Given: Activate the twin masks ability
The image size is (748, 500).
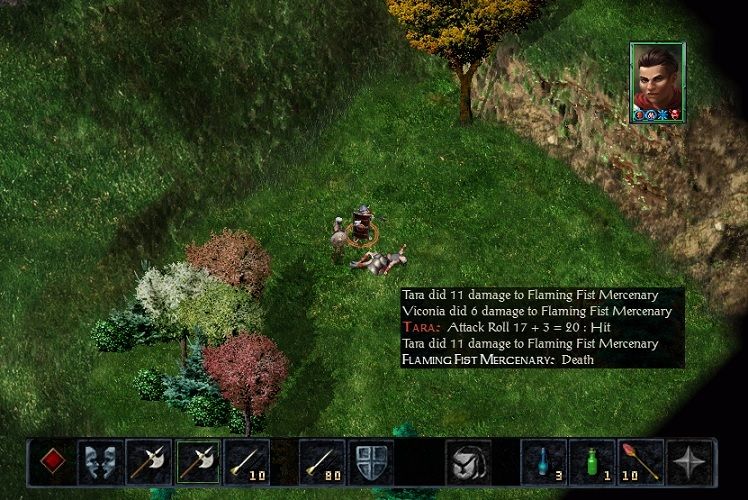Looking at the screenshot, I should (101, 462).
